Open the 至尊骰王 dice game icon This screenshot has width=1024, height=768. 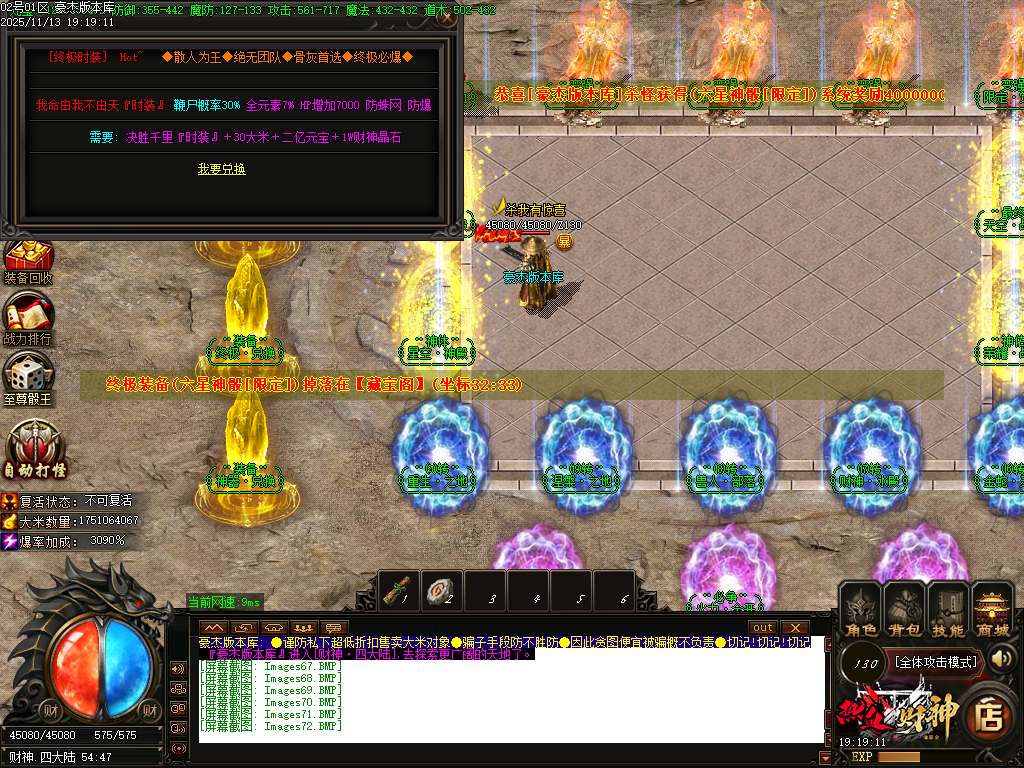[x=27, y=379]
